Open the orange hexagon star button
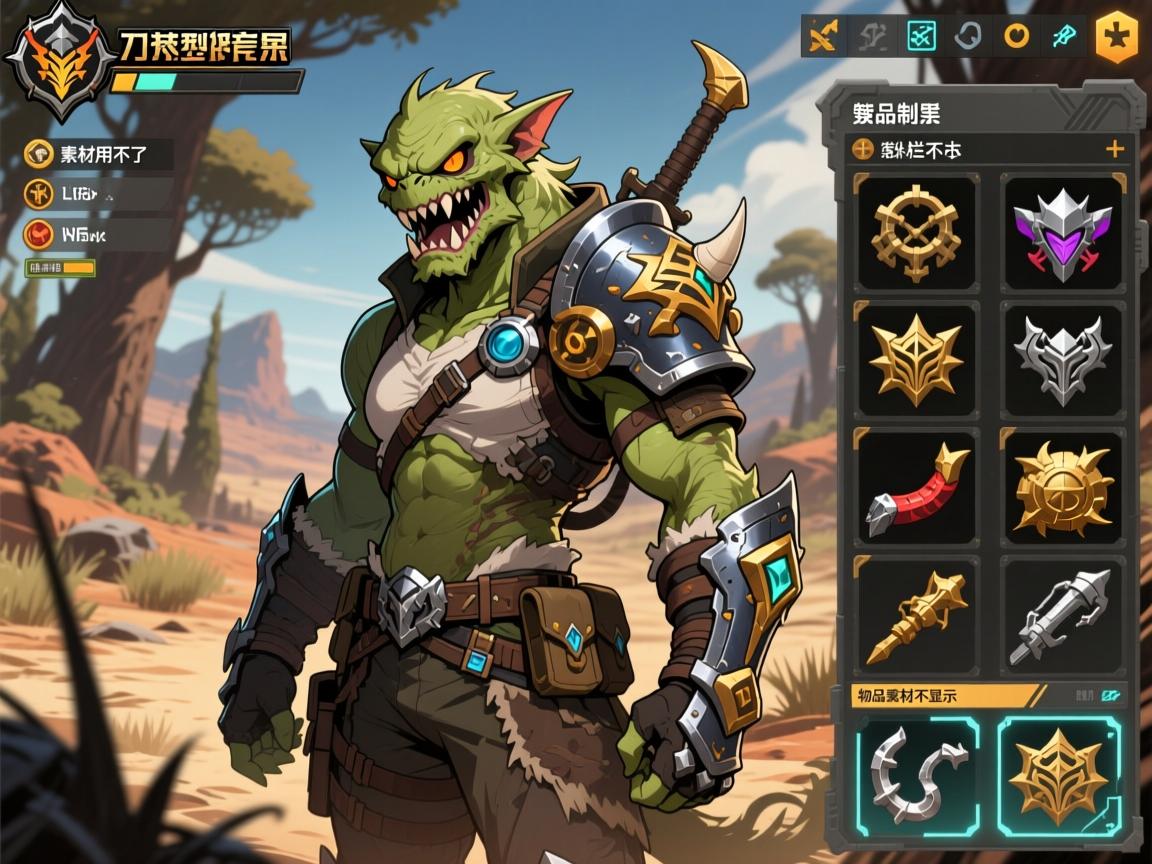The width and height of the screenshot is (1152, 864). (x=1116, y=38)
